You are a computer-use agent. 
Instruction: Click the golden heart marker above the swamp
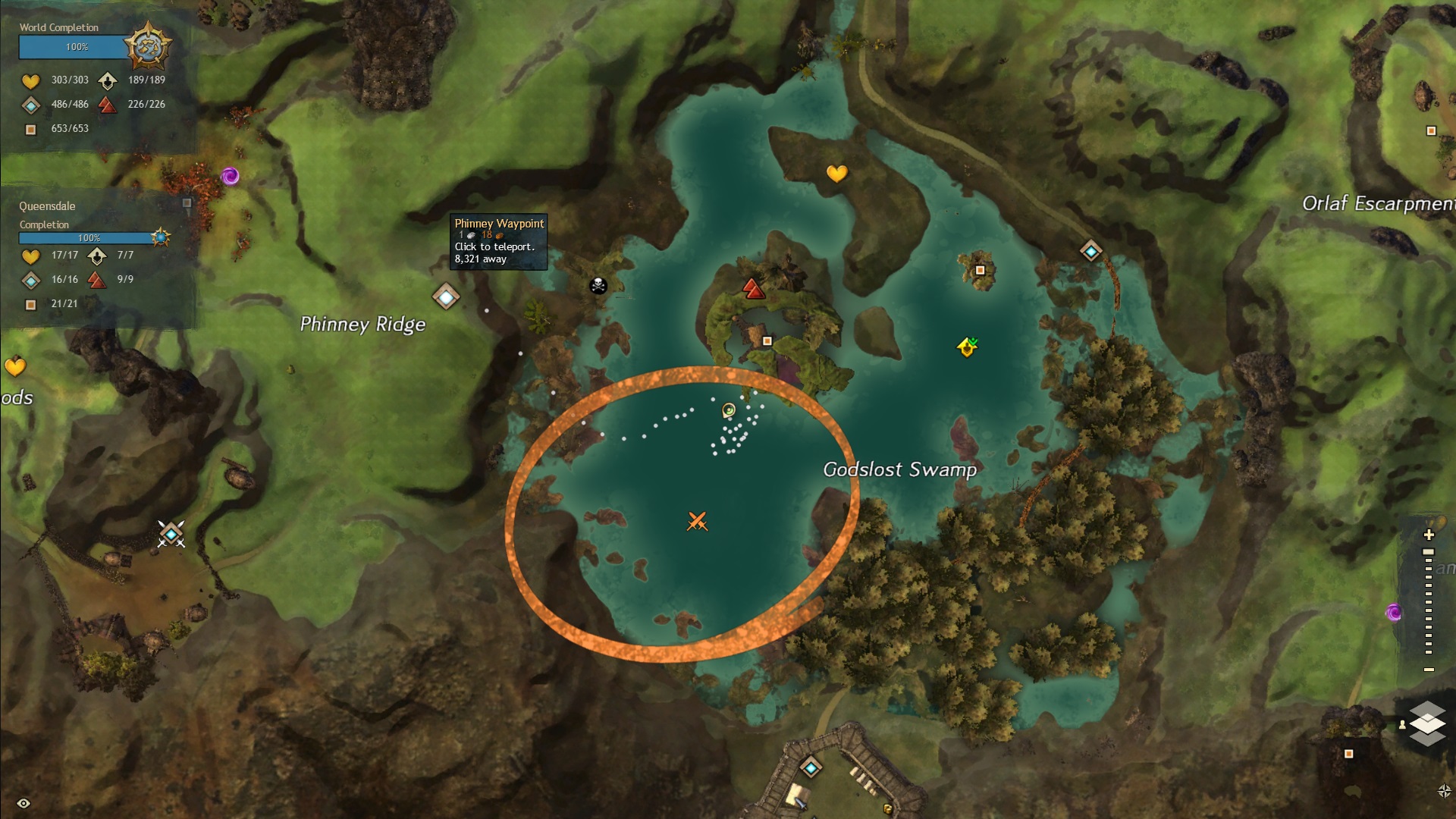(836, 174)
